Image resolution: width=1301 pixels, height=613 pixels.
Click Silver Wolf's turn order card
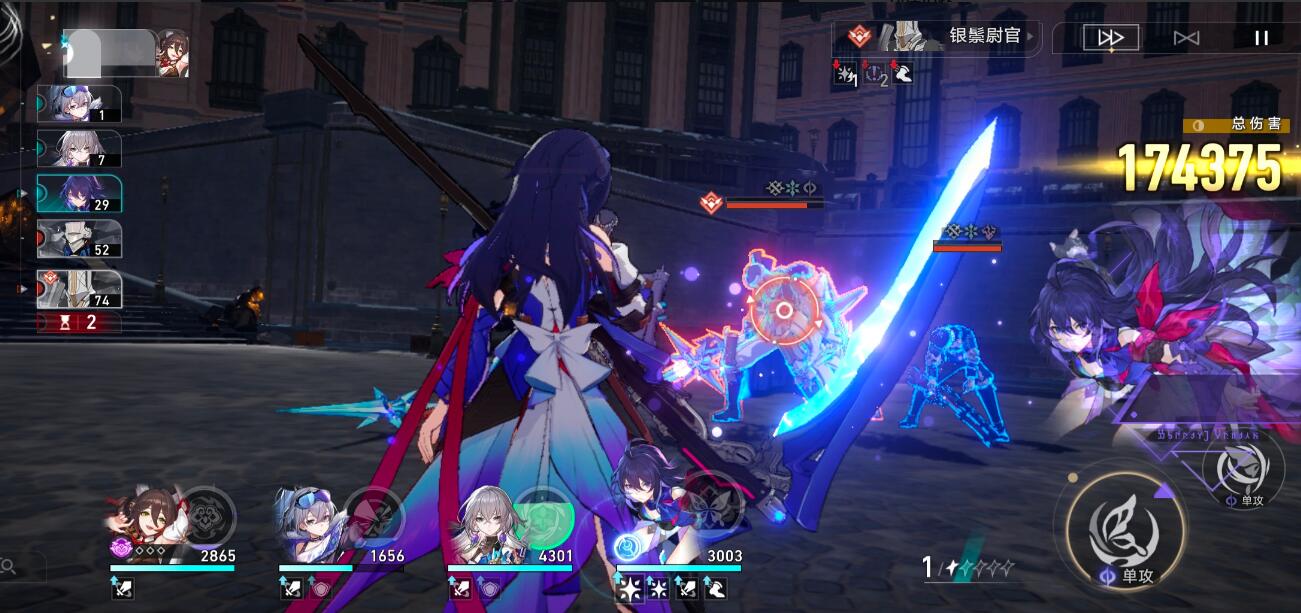point(79,104)
